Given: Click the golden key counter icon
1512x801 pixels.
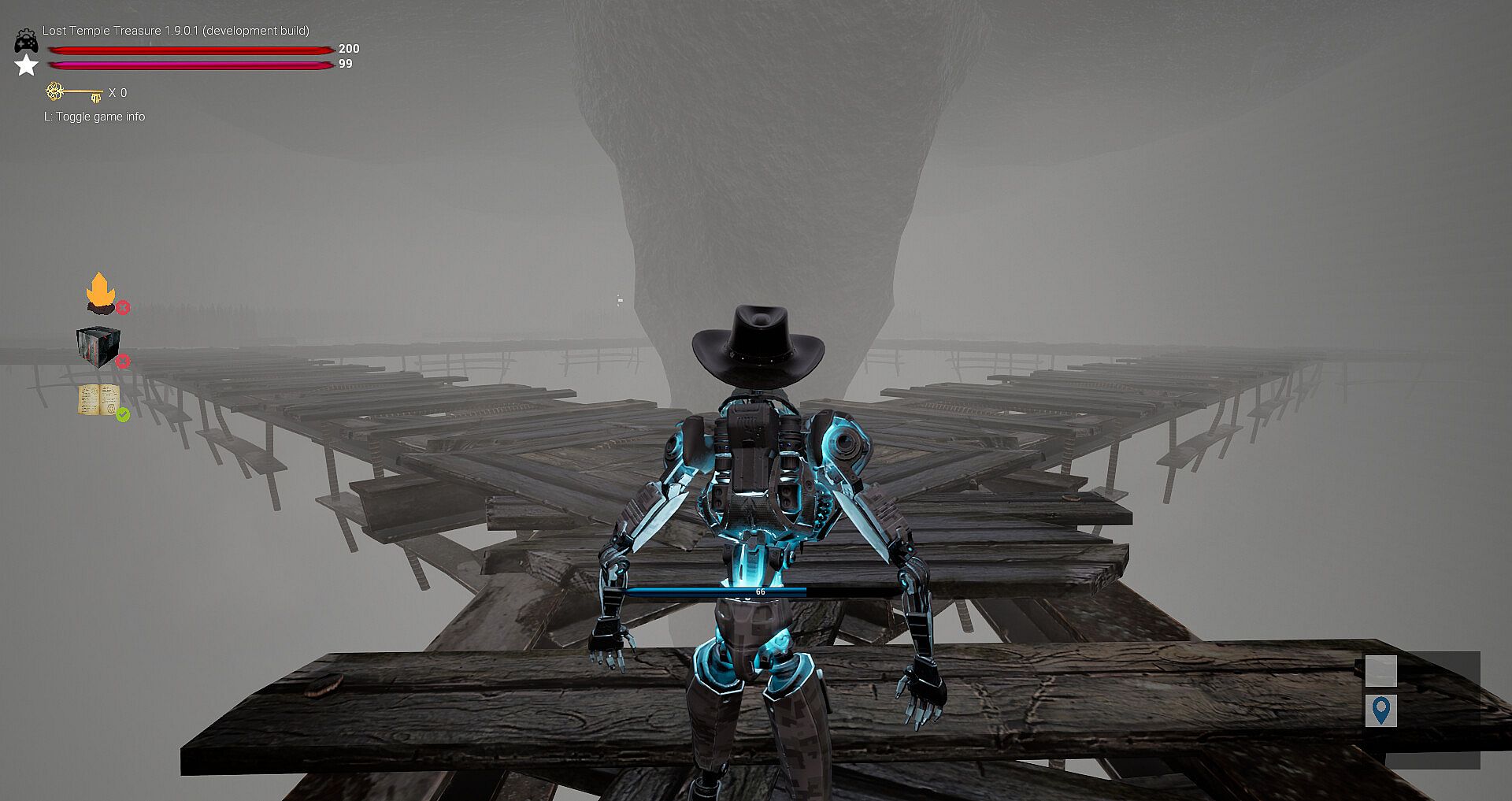Looking at the screenshot, I should click(x=74, y=93).
